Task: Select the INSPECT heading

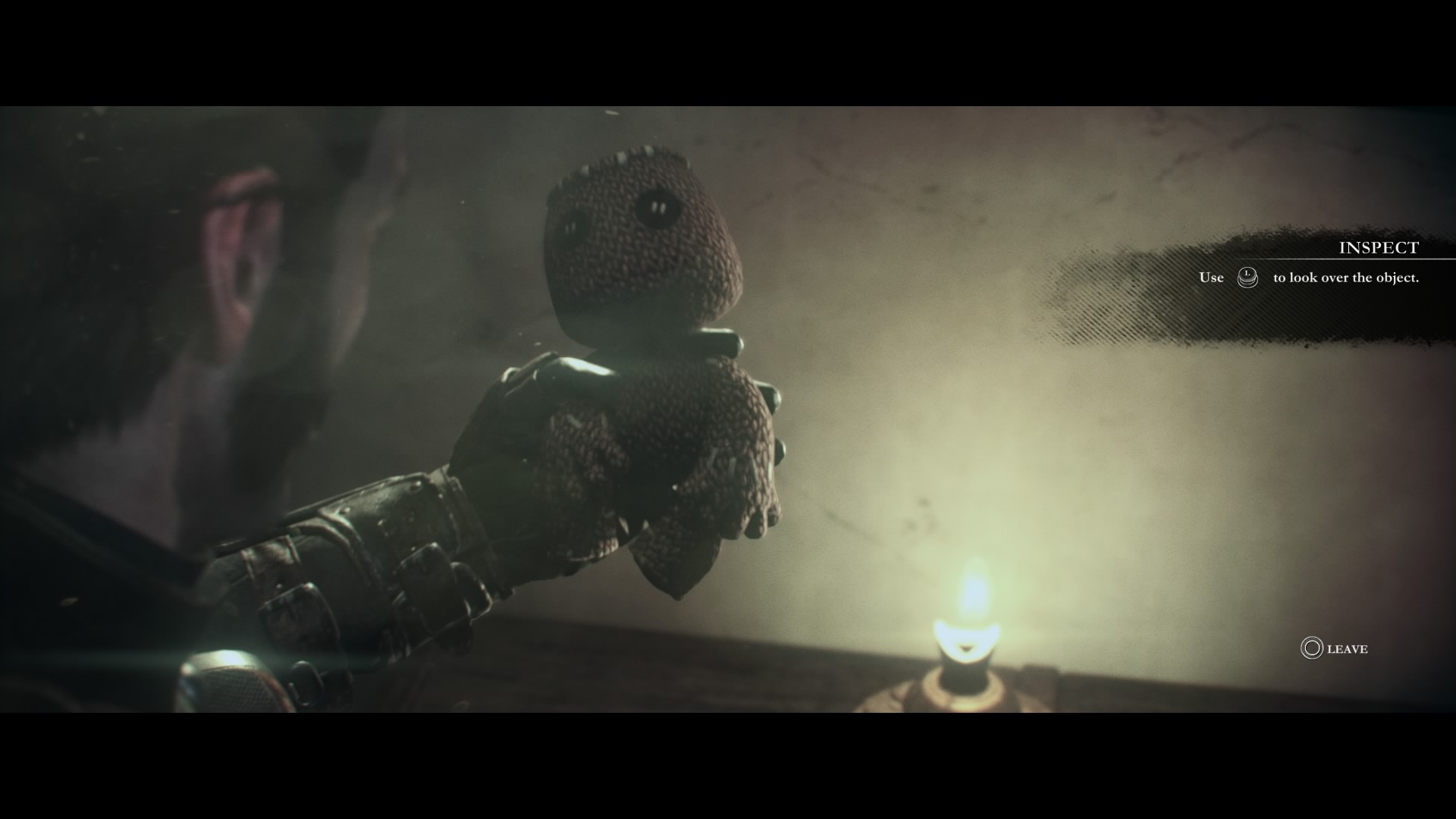Action: tap(1378, 247)
